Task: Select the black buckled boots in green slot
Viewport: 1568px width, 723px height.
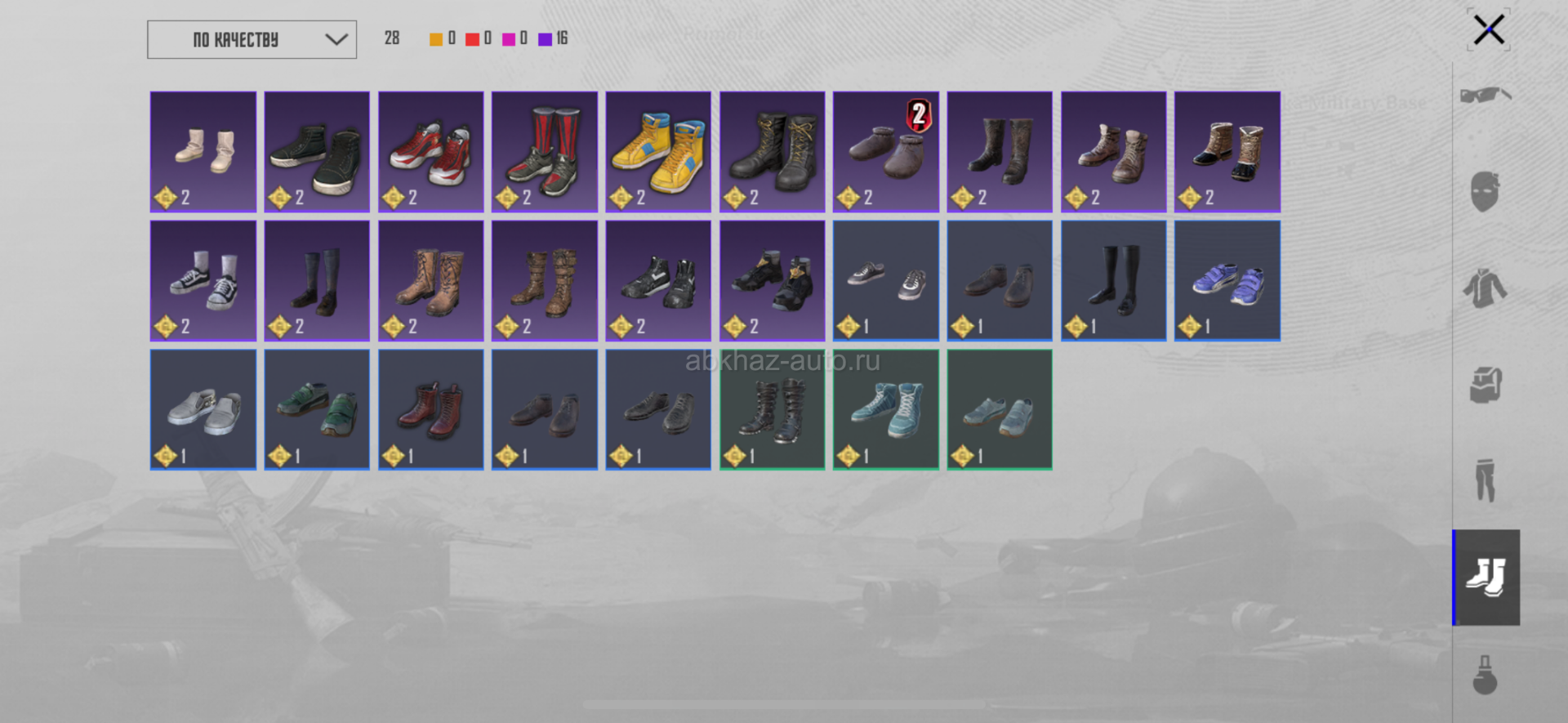Action: click(773, 409)
